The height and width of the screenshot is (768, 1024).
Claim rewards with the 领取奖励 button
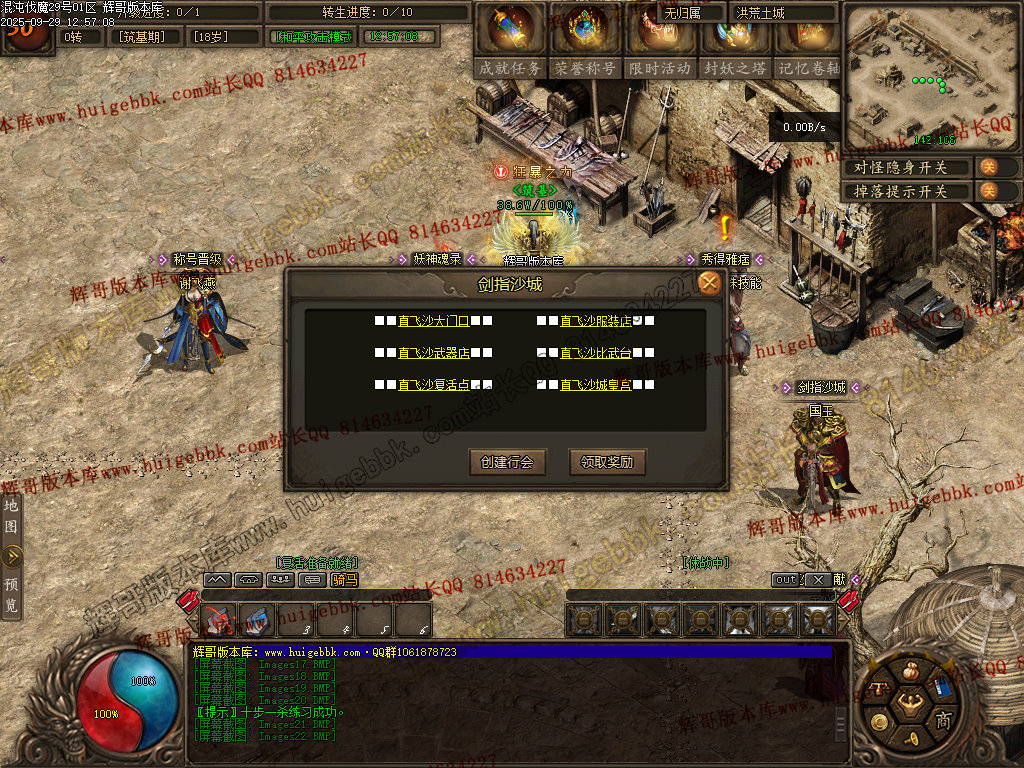tap(607, 462)
